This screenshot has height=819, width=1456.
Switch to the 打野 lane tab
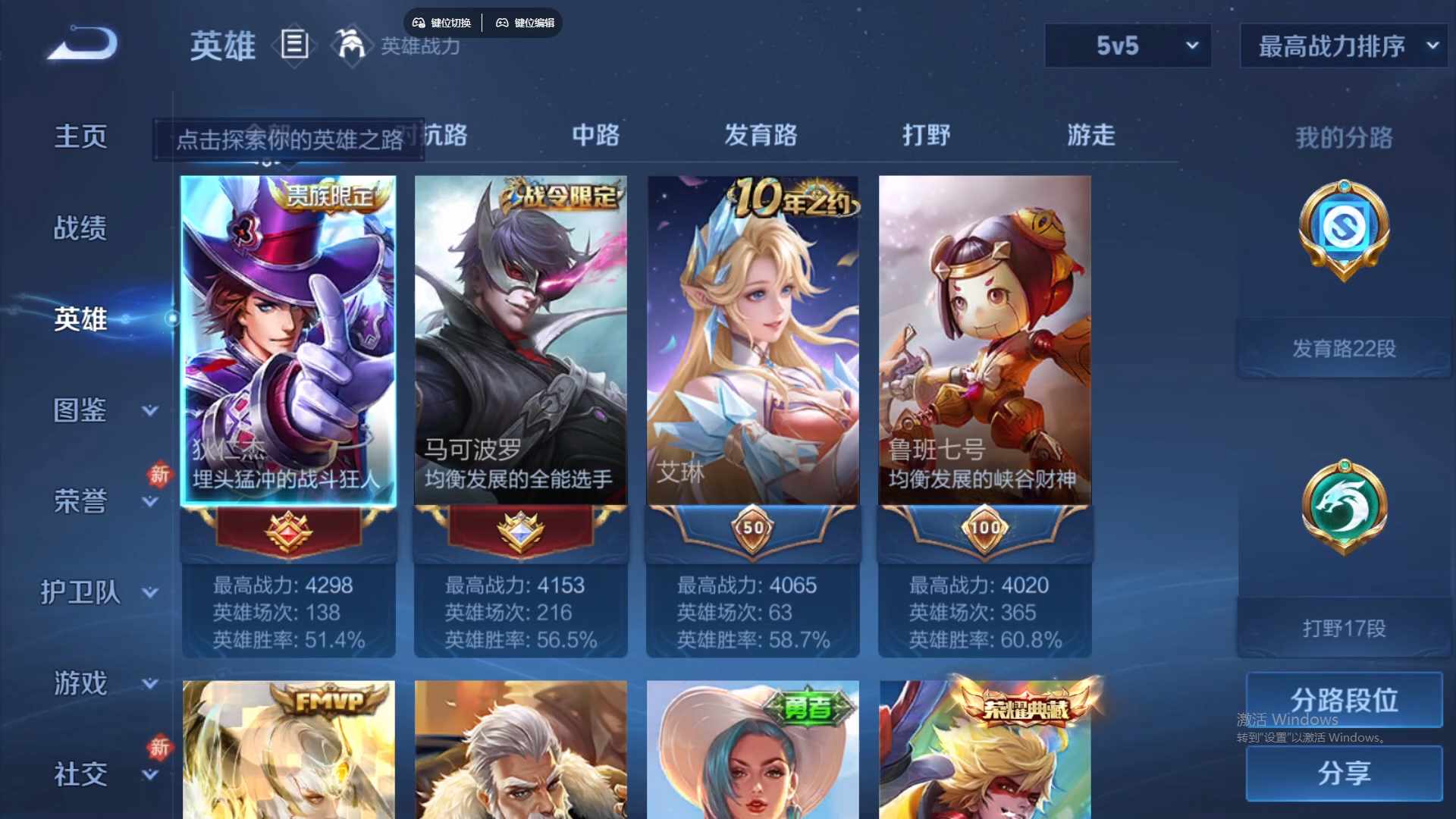point(926,136)
